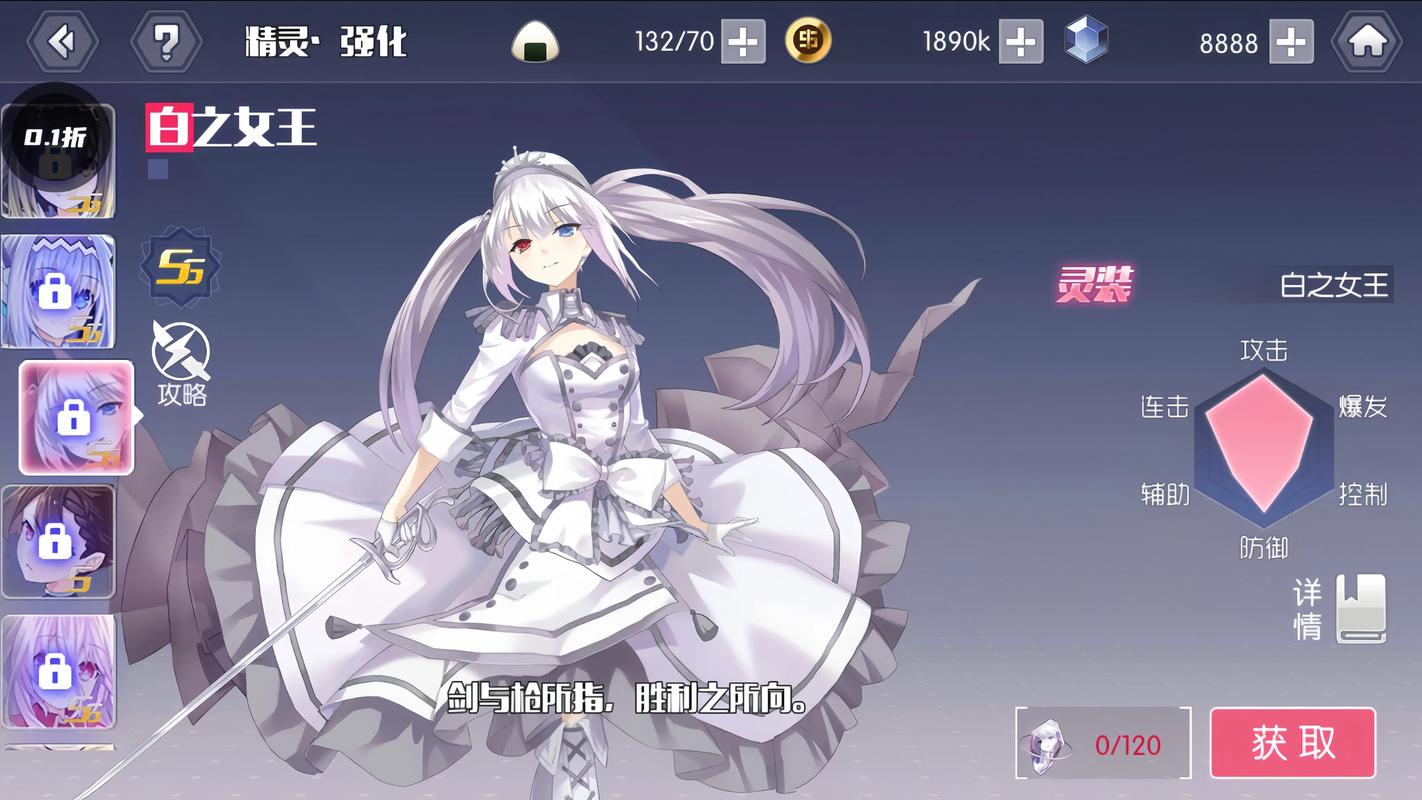Click the spirit shard 0/120 counter
The image size is (1422, 800).
(x=1103, y=744)
